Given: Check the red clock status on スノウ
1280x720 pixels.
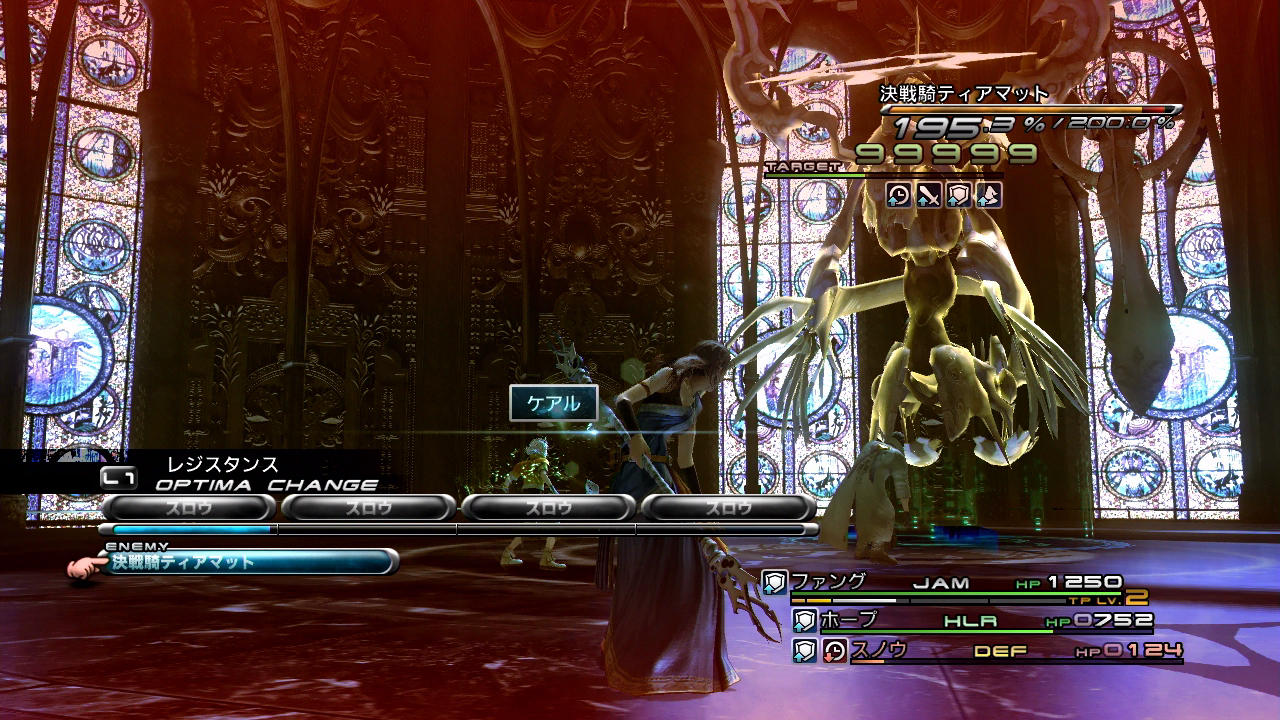Looking at the screenshot, I should [835, 651].
